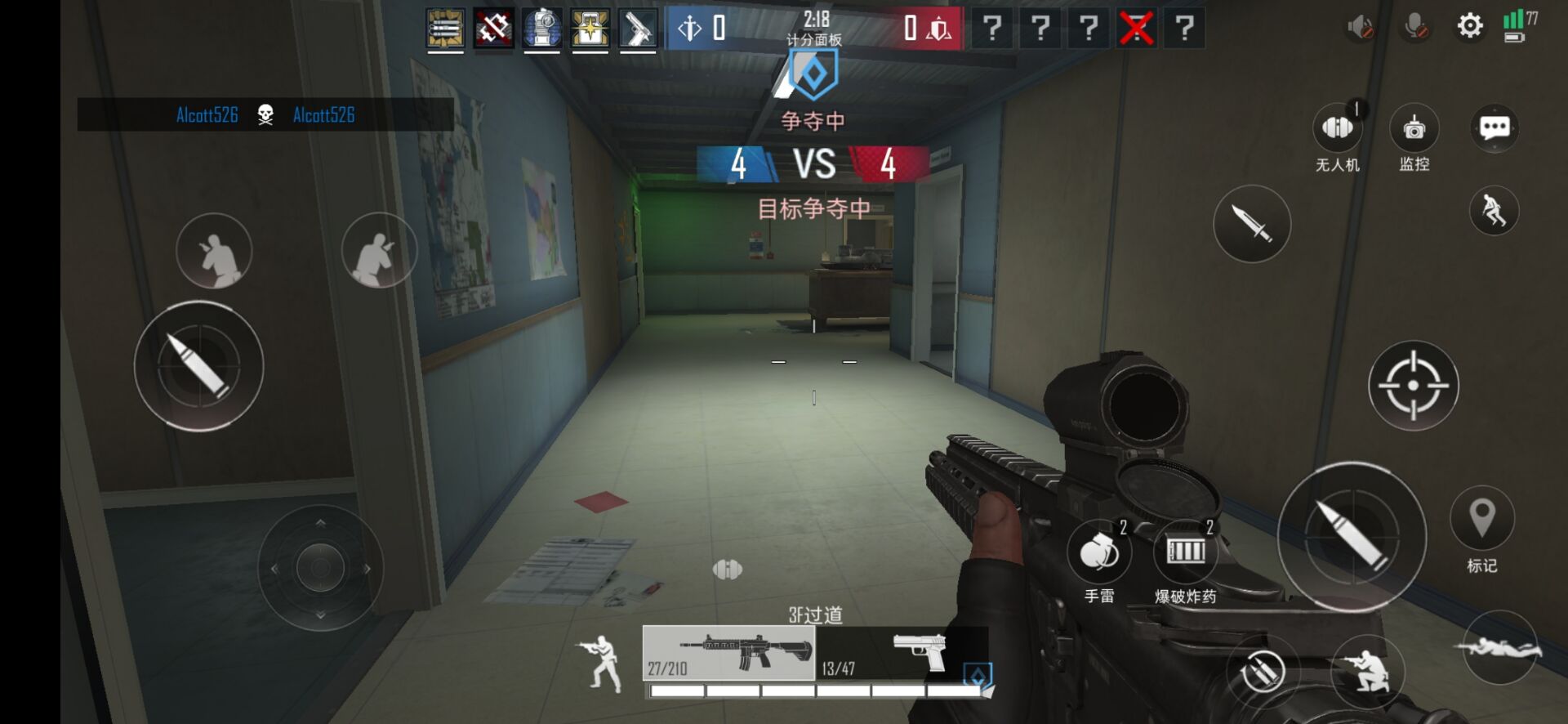
Task: Lean right with the right lean button
Action: (x=378, y=251)
